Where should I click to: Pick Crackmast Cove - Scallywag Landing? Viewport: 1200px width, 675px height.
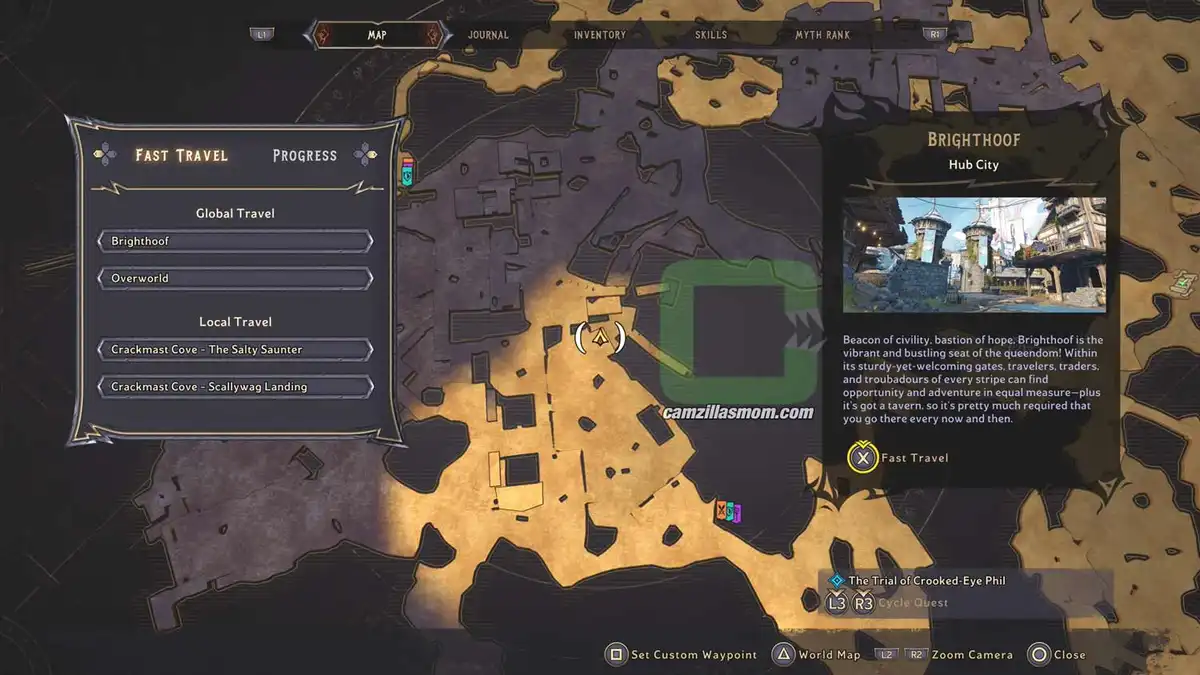pyautogui.click(x=236, y=387)
